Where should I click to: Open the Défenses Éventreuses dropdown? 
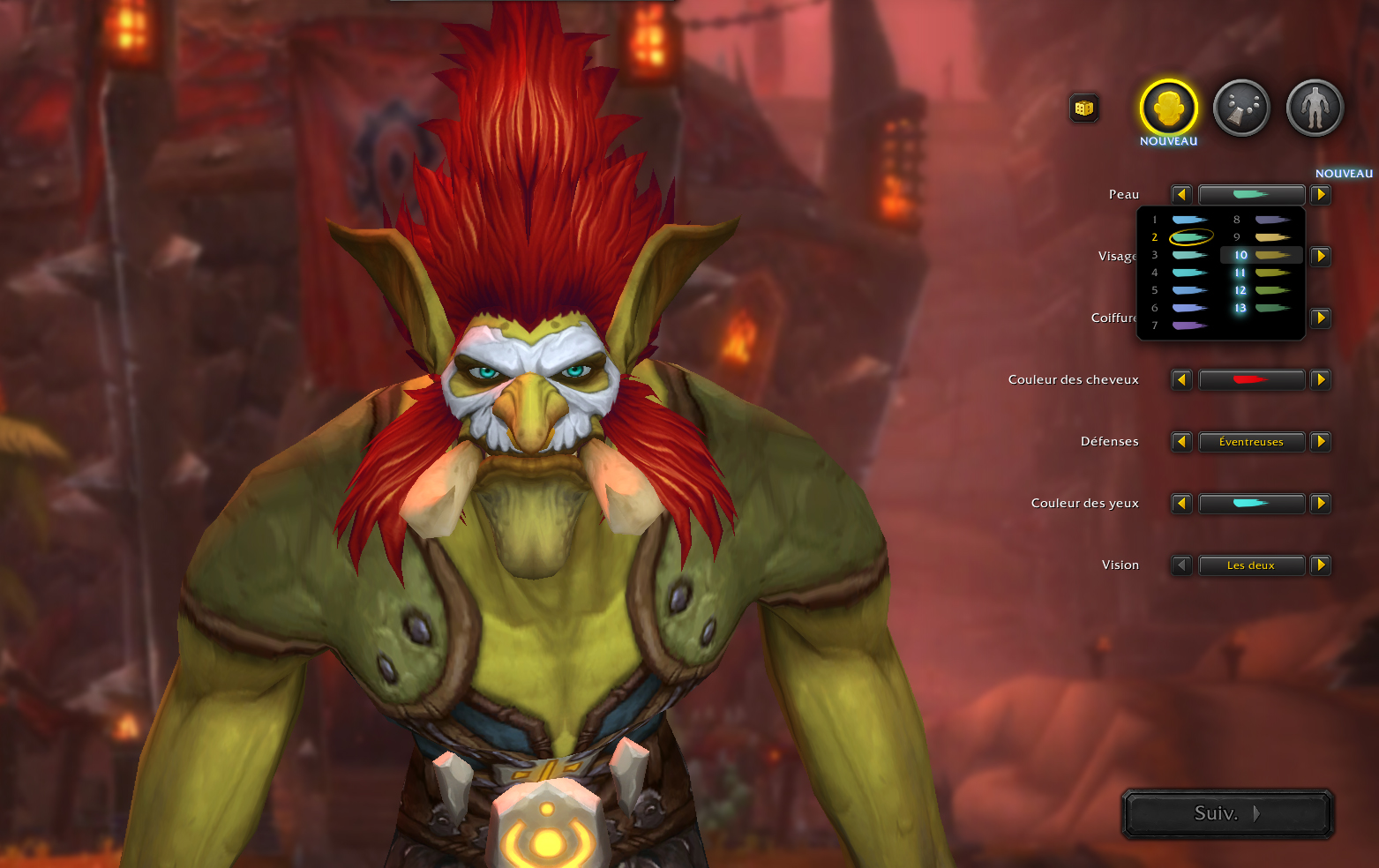point(1251,442)
